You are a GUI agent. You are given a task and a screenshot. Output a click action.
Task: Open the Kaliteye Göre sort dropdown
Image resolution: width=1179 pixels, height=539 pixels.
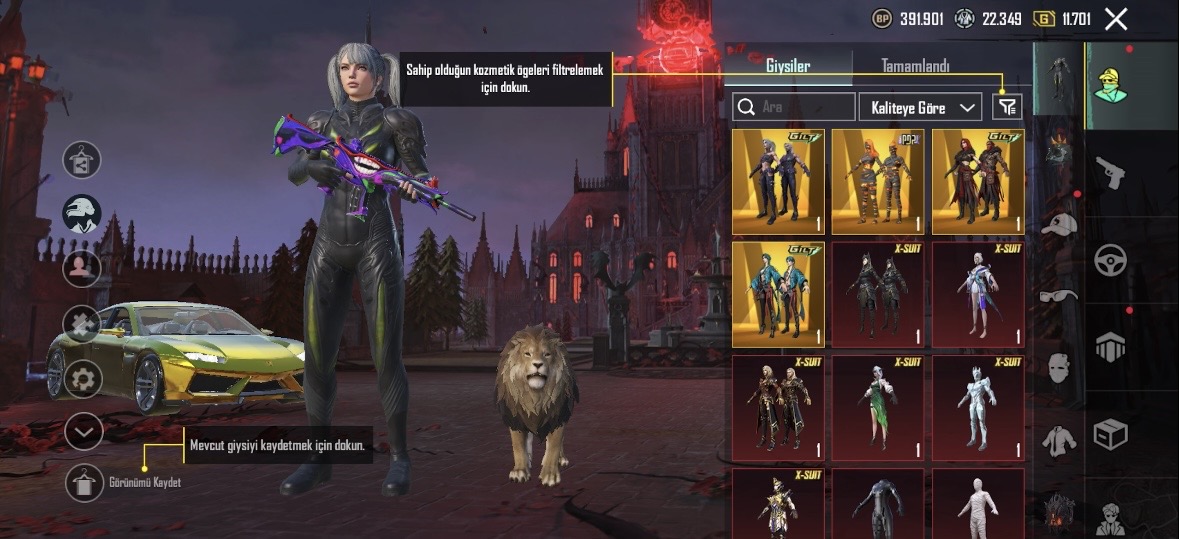pos(923,107)
